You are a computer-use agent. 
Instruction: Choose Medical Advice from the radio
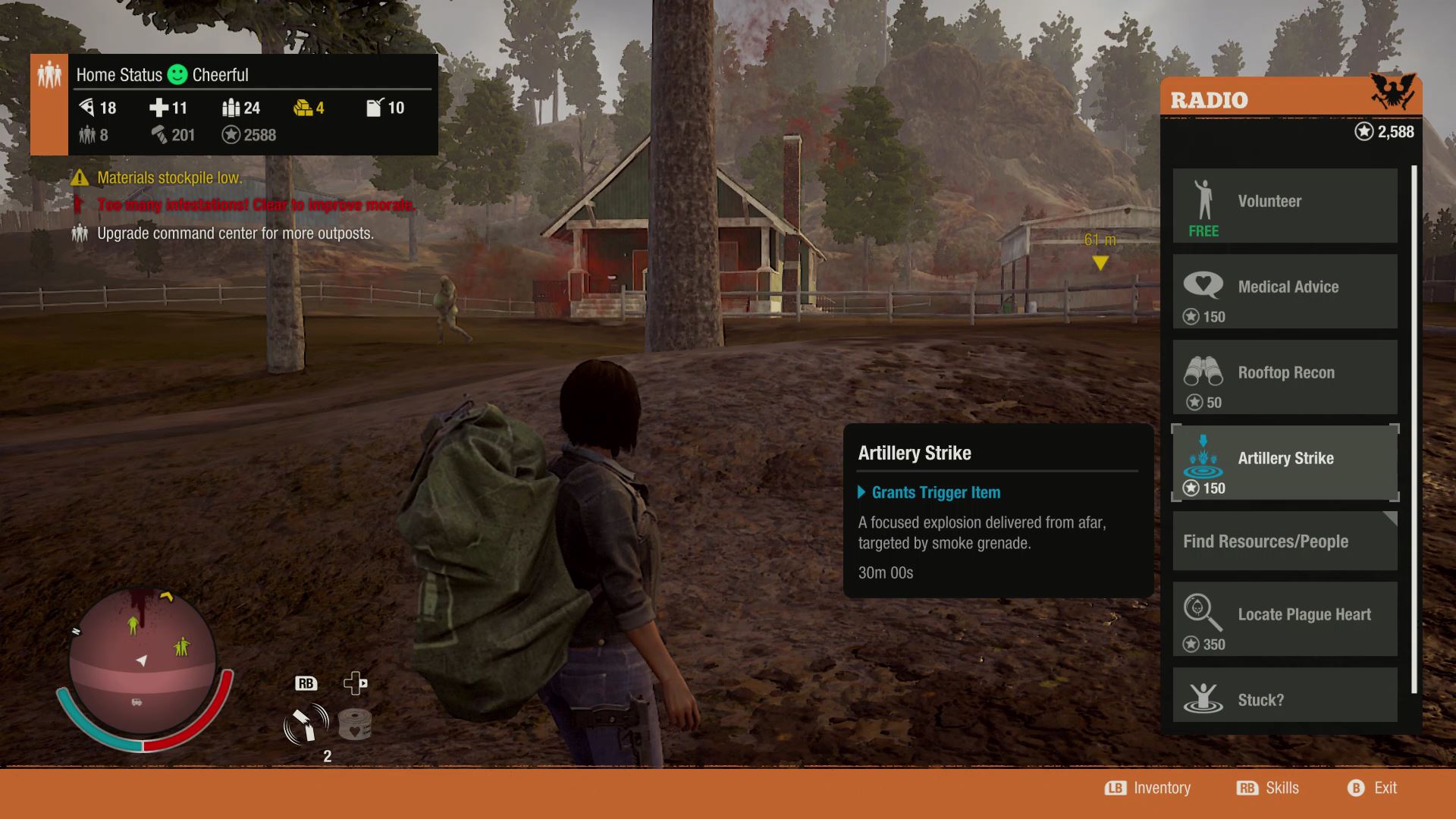click(1285, 291)
